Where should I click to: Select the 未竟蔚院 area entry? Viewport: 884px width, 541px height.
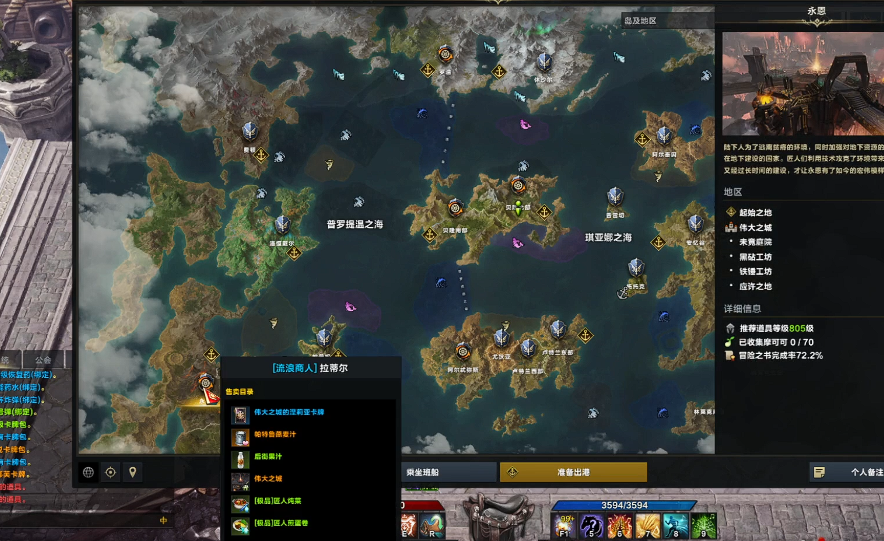pyautogui.click(x=755, y=242)
